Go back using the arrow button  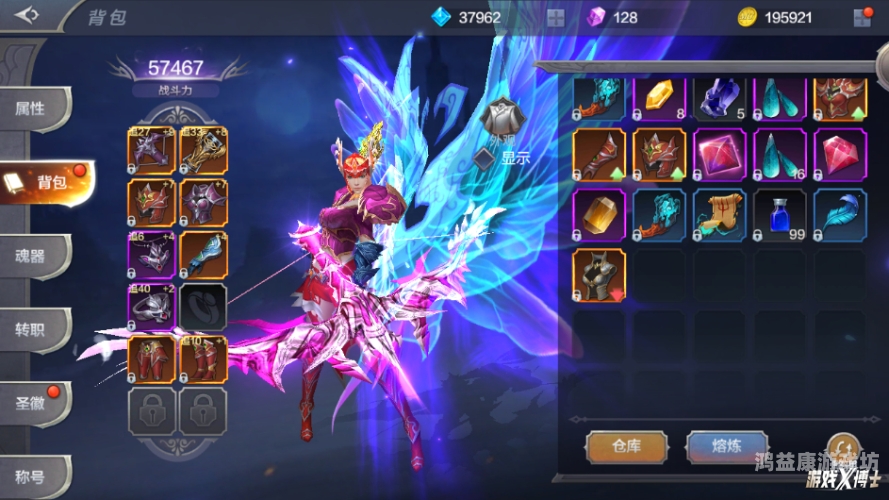(27, 15)
